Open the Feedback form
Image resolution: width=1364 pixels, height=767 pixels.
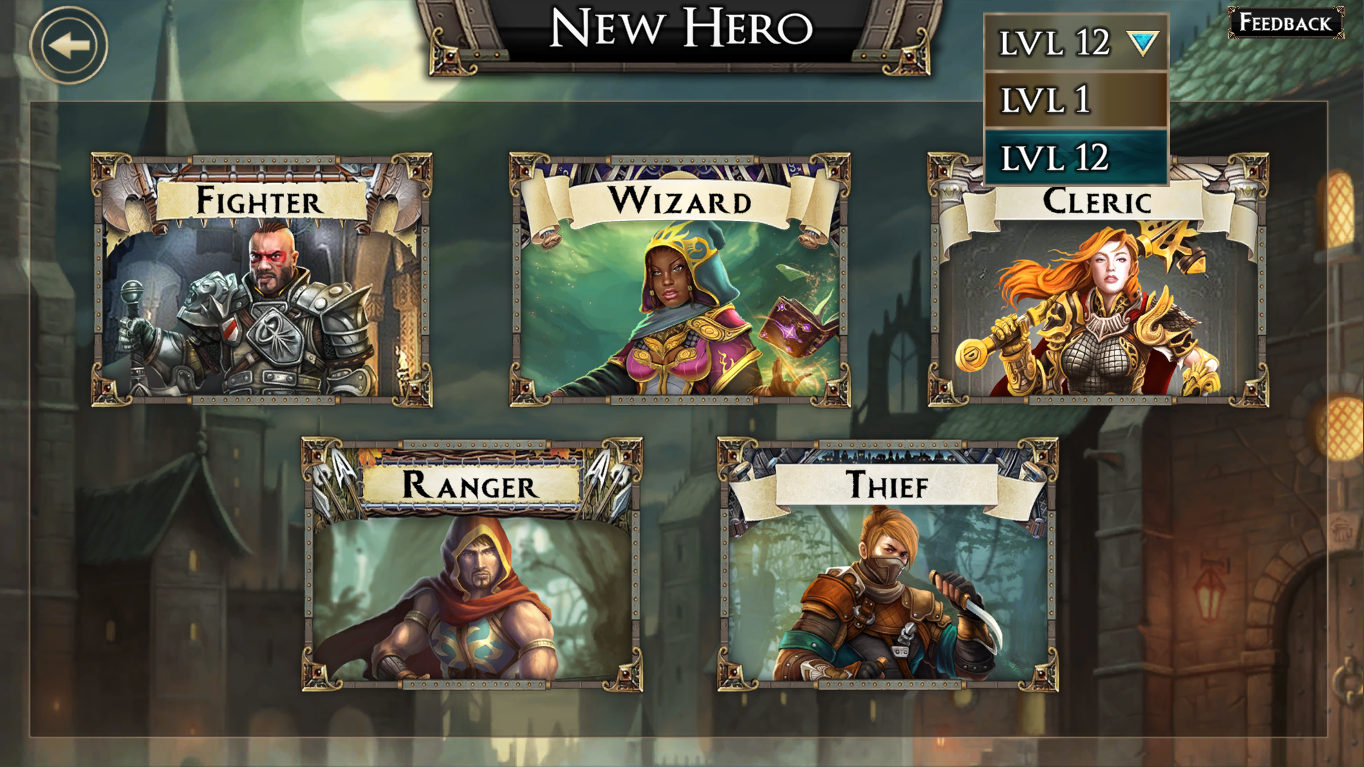pyautogui.click(x=1285, y=23)
